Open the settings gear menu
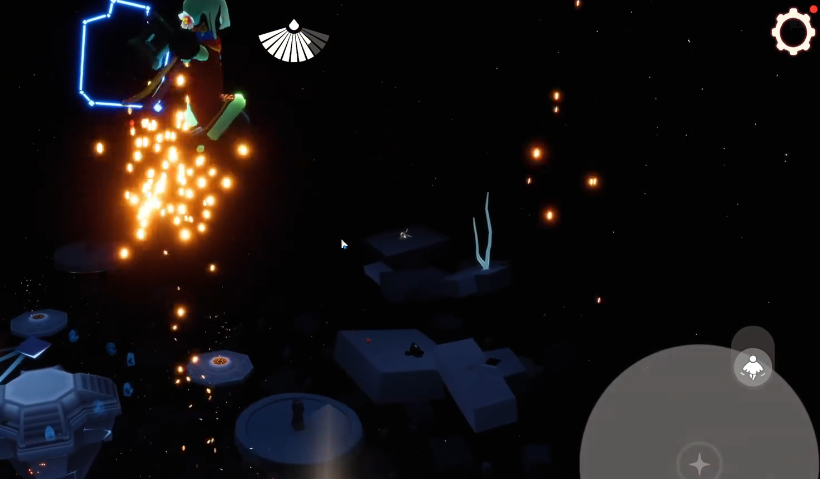This screenshot has height=479, width=820. tap(793, 32)
